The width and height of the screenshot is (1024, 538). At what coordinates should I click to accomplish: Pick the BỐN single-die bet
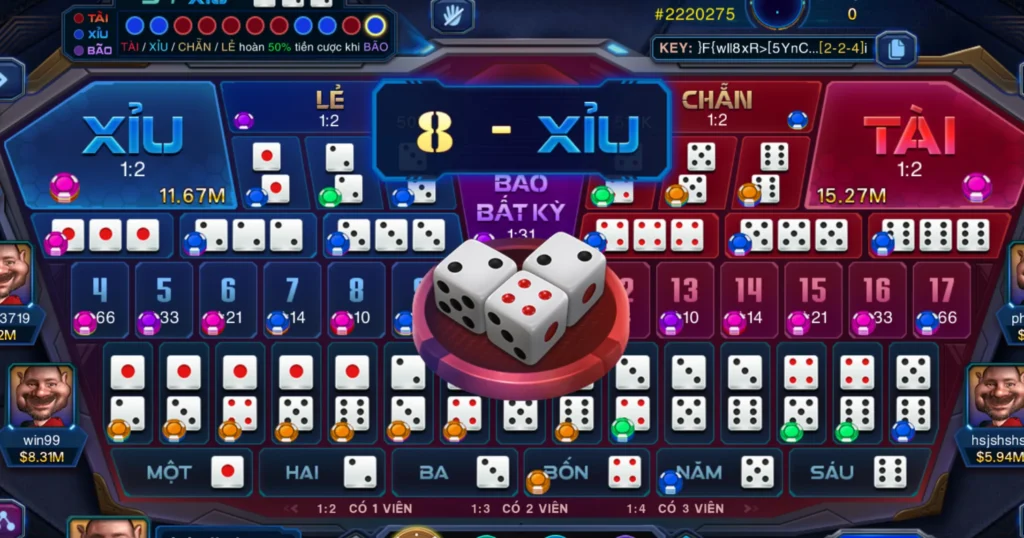coord(587,472)
